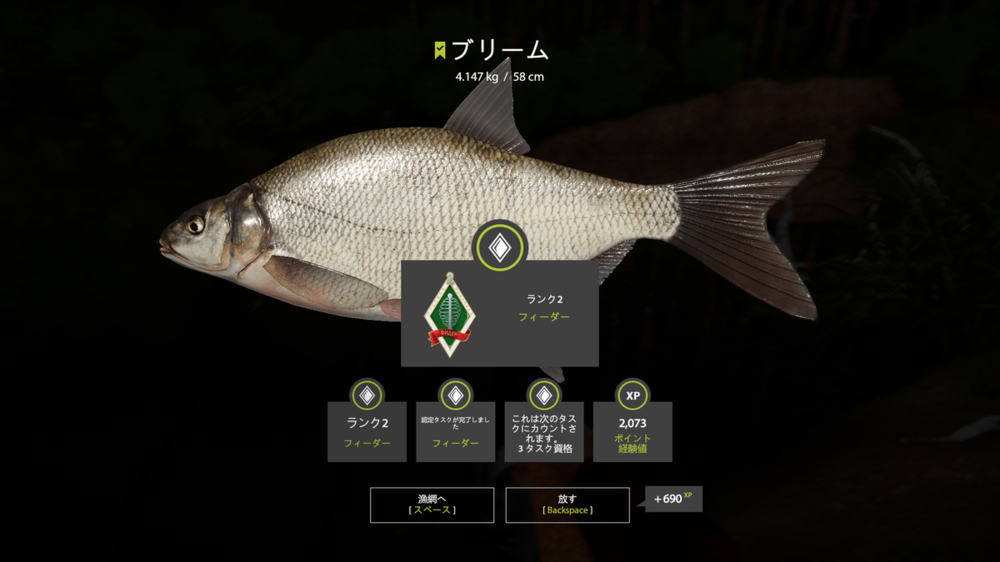Click the feeder rank diamond badge emblem
Viewport: 1000px width, 562px height.
(446, 315)
